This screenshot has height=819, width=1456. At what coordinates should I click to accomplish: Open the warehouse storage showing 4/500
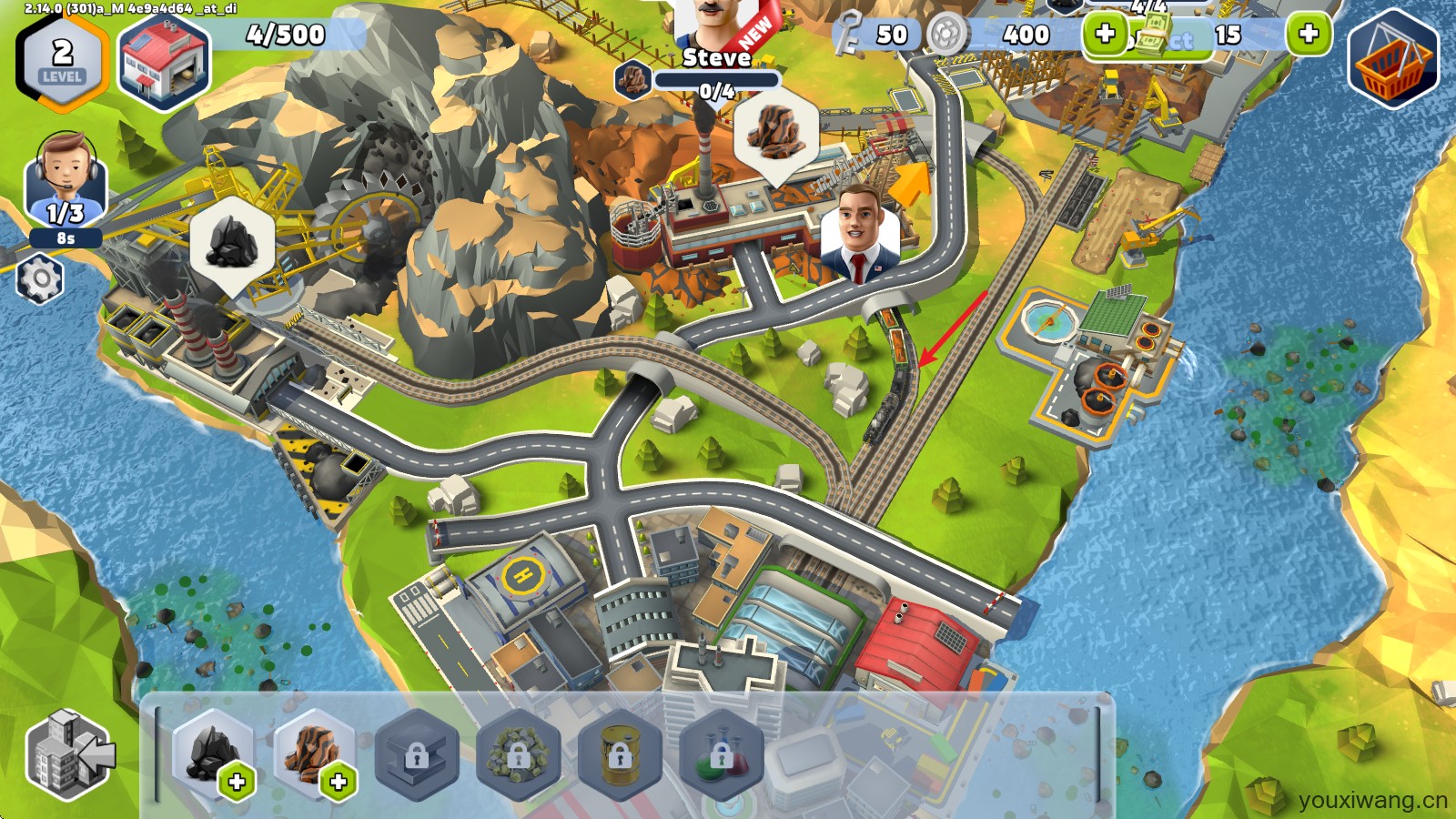[165, 61]
